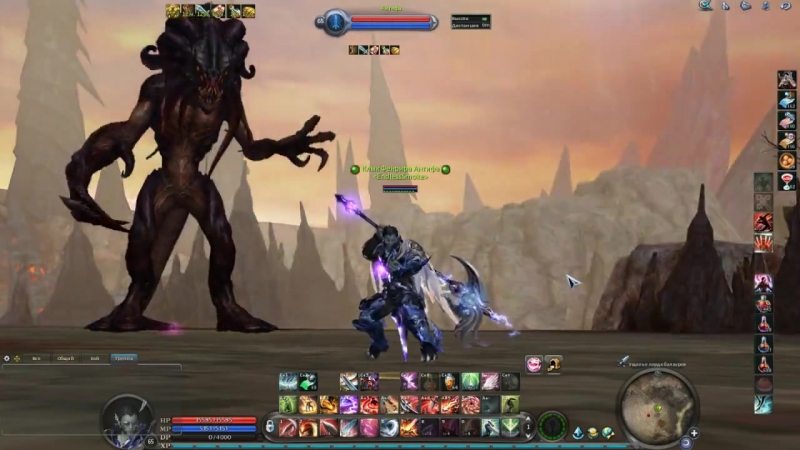The height and width of the screenshot is (450, 800).
Task: Use the orange round icon in the right sidebar
Action: pos(788,160)
